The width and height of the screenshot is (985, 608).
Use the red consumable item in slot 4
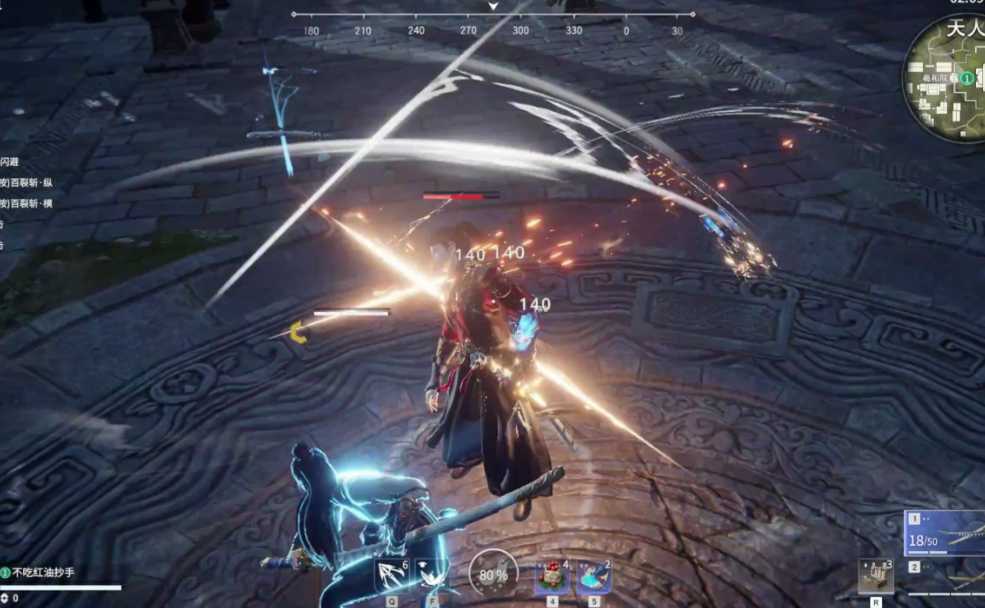click(x=552, y=577)
